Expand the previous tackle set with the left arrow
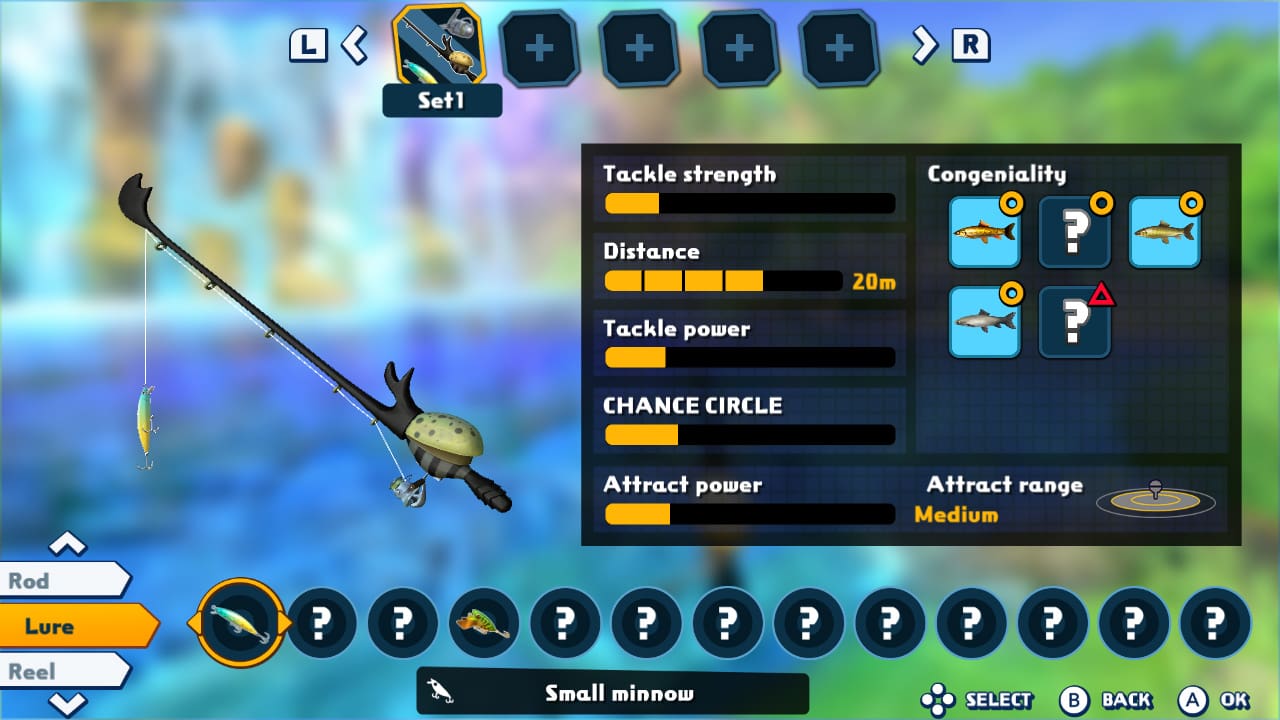Screen dimensions: 1280x720 tap(355, 46)
